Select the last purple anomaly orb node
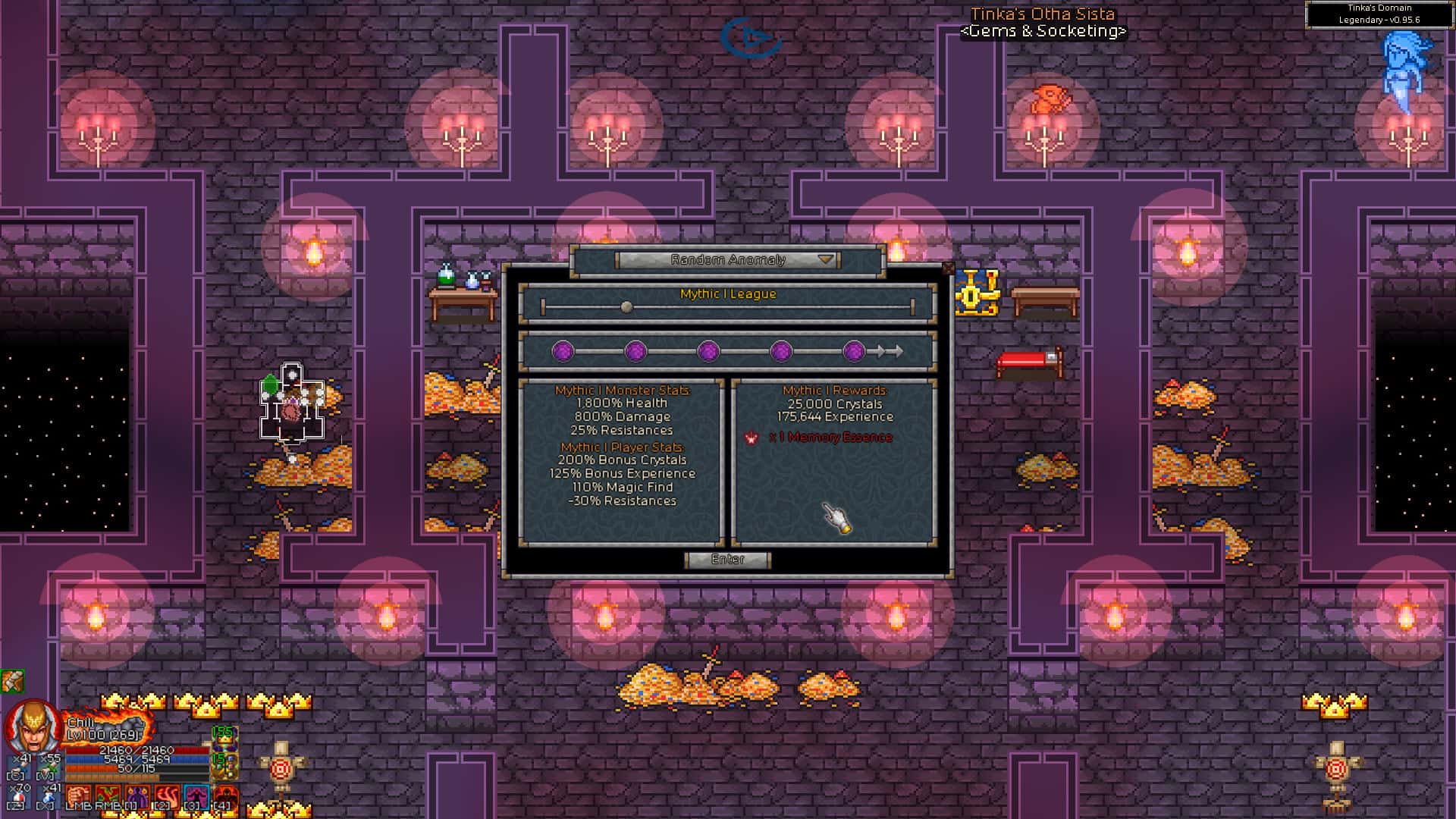 pos(855,351)
